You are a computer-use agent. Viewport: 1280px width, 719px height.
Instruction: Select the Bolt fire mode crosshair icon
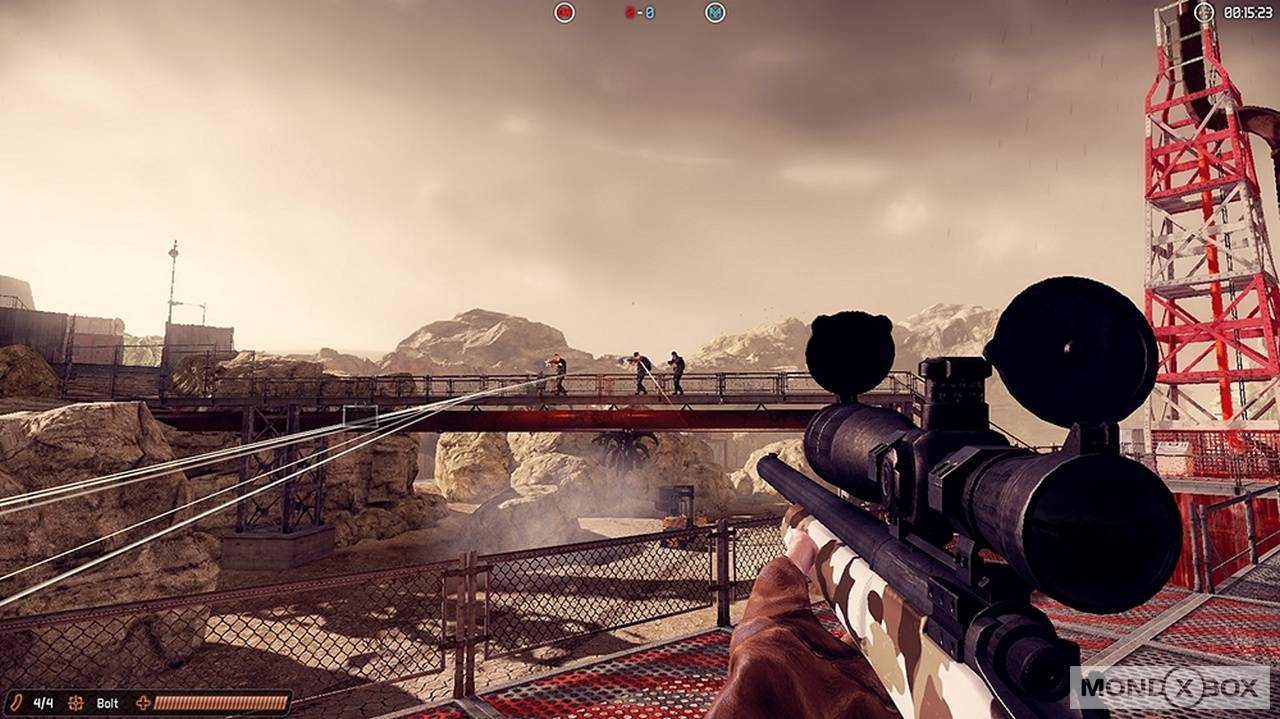pyautogui.click(x=76, y=703)
